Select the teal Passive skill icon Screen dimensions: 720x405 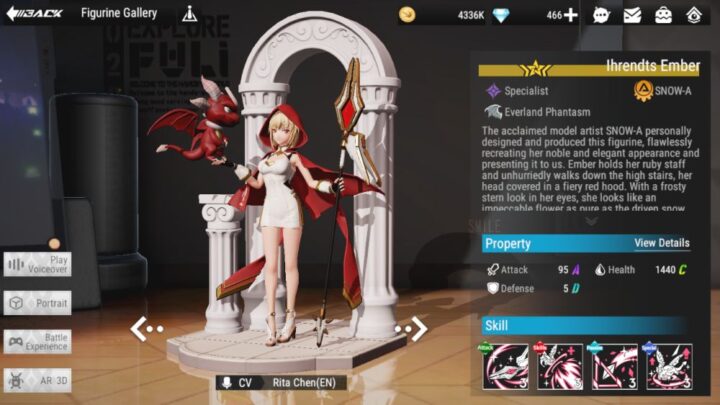tap(614, 367)
